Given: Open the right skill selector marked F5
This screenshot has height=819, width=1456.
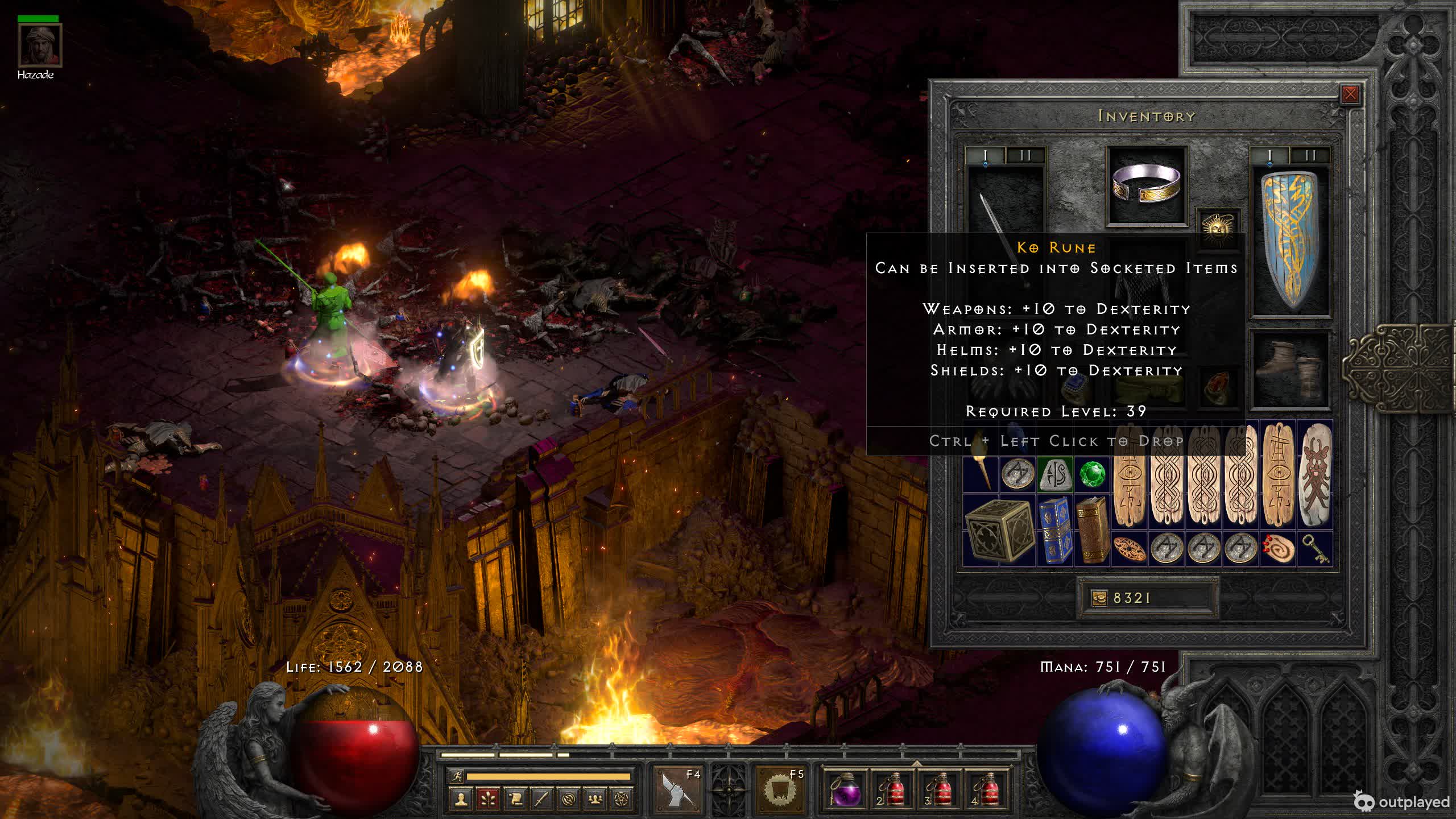Looking at the screenshot, I should click(x=780, y=788).
